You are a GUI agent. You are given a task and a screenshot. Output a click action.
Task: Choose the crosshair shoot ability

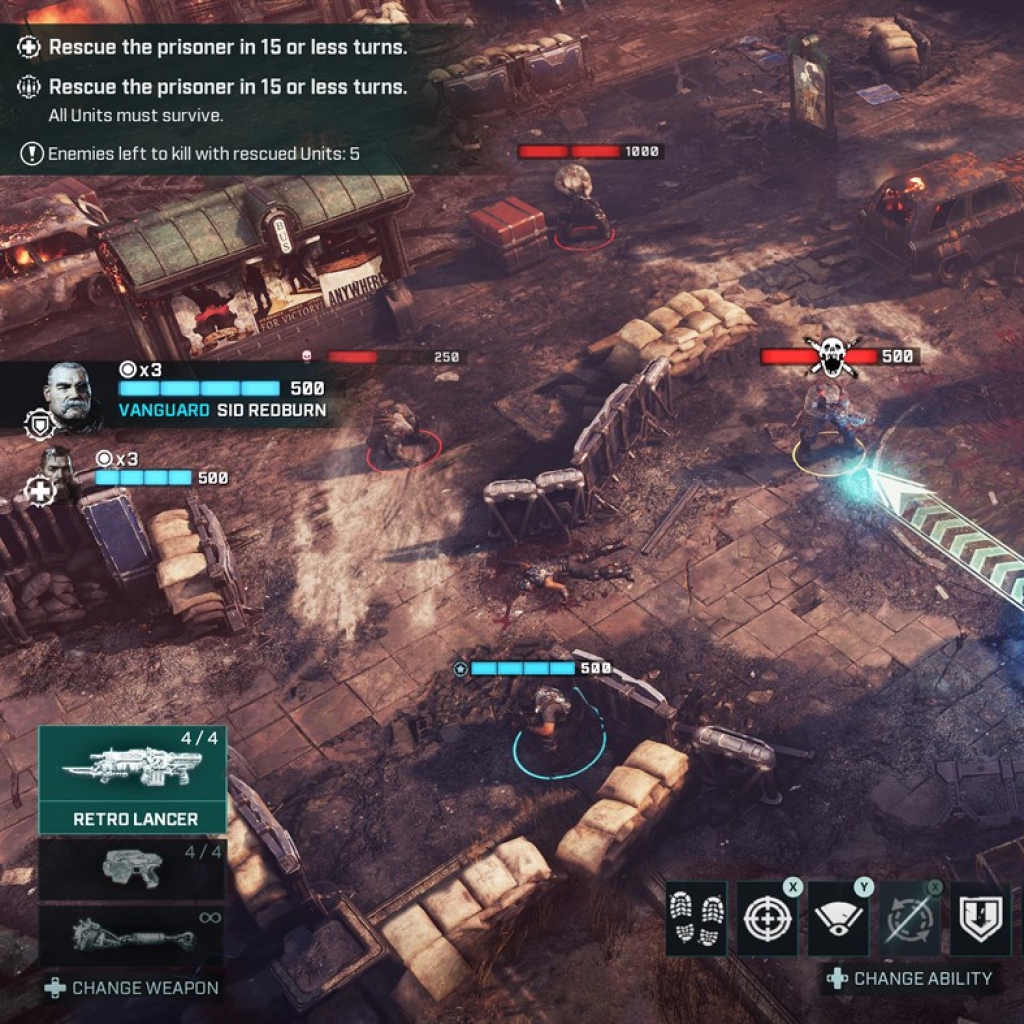click(767, 918)
